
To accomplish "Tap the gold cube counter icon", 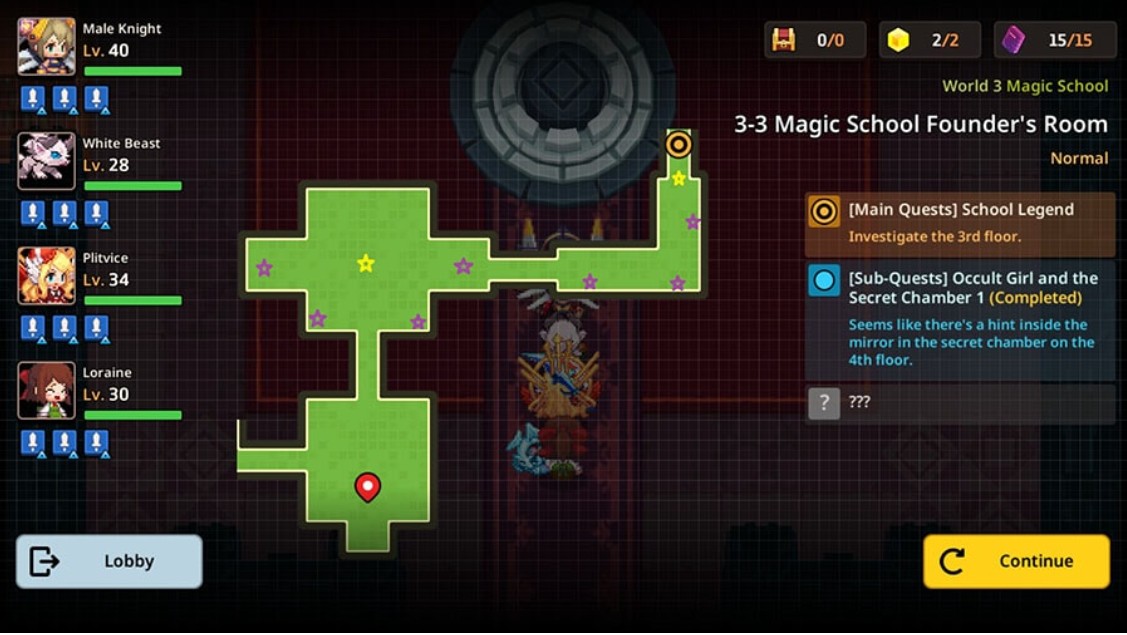I will [899, 40].
